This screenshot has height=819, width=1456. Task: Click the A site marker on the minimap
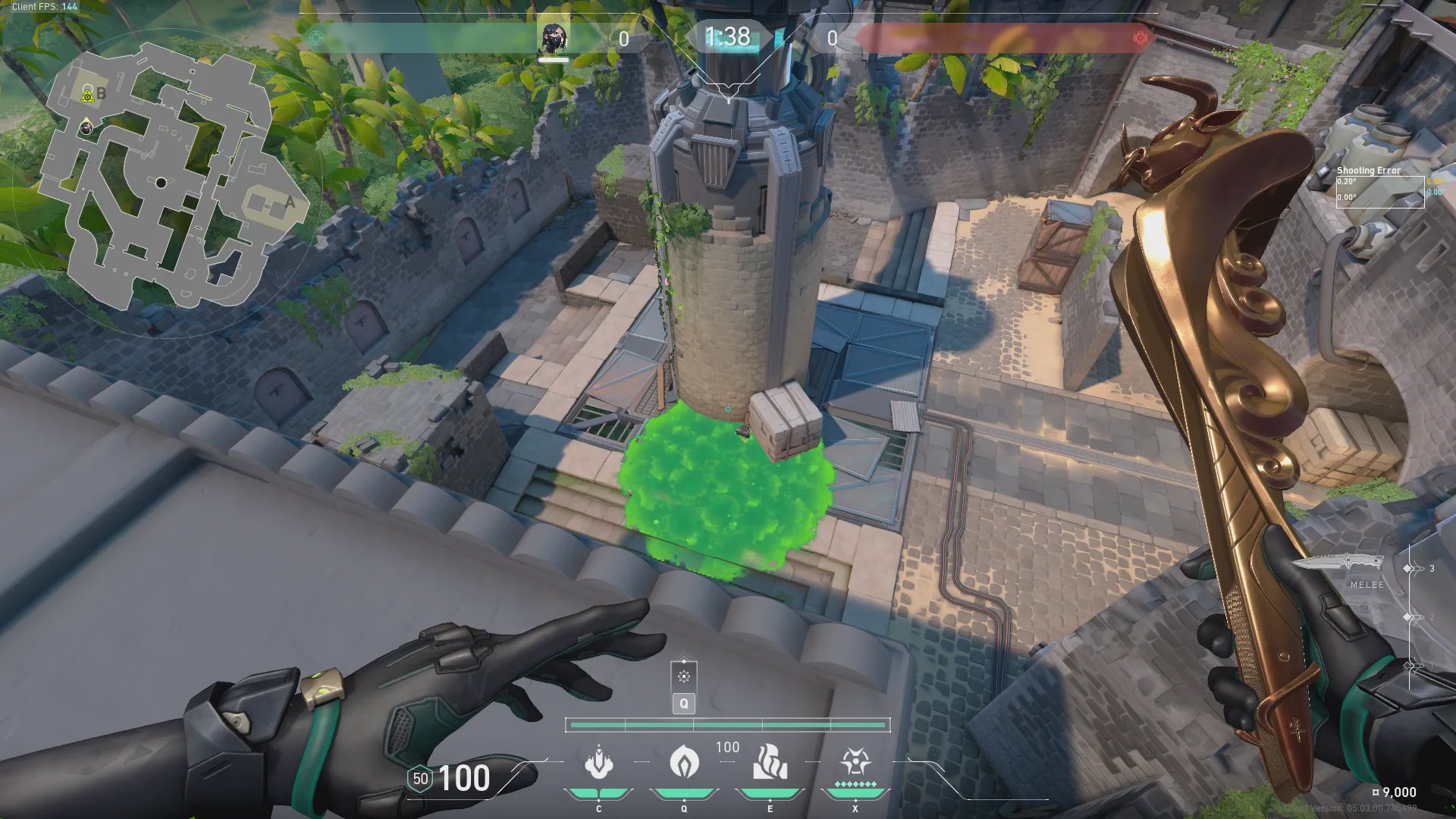[x=289, y=202]
